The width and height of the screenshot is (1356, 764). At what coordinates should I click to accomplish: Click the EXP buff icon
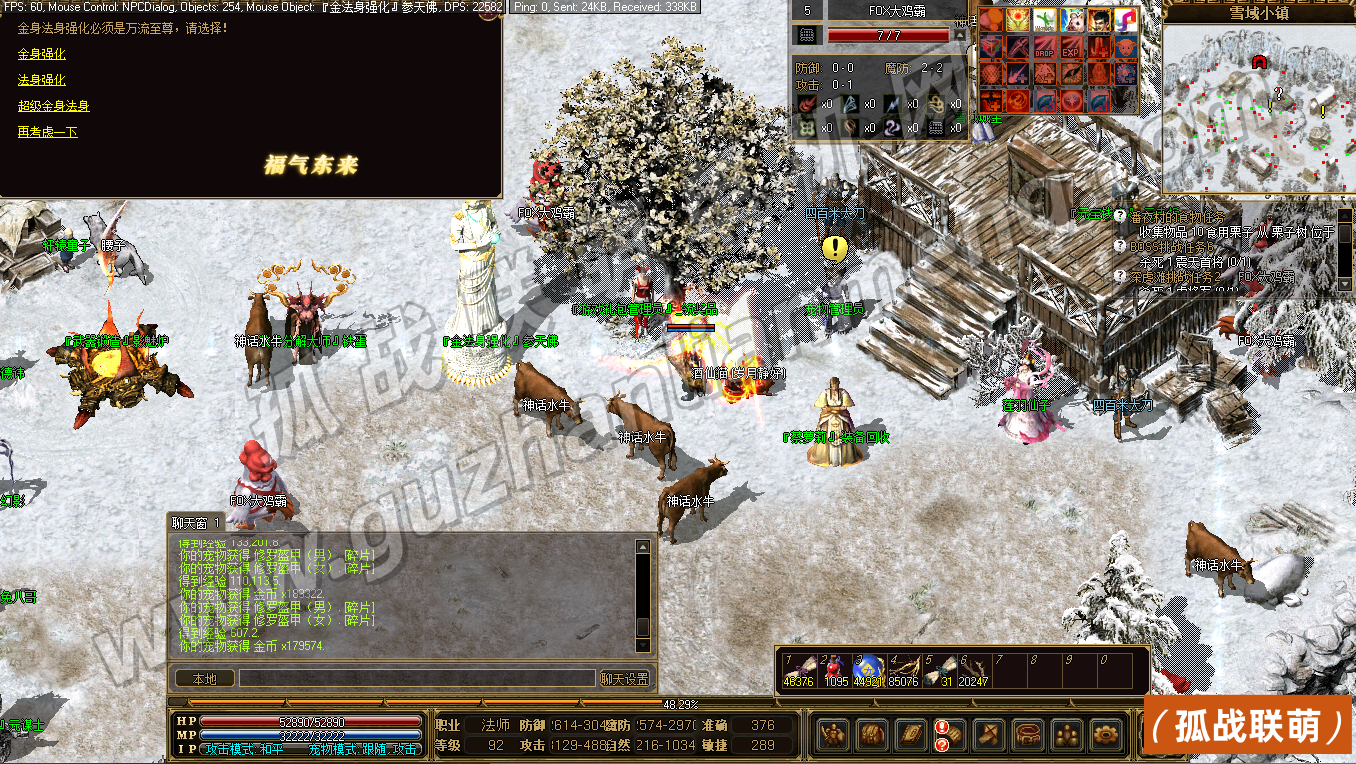click(x=1071, y=47)
